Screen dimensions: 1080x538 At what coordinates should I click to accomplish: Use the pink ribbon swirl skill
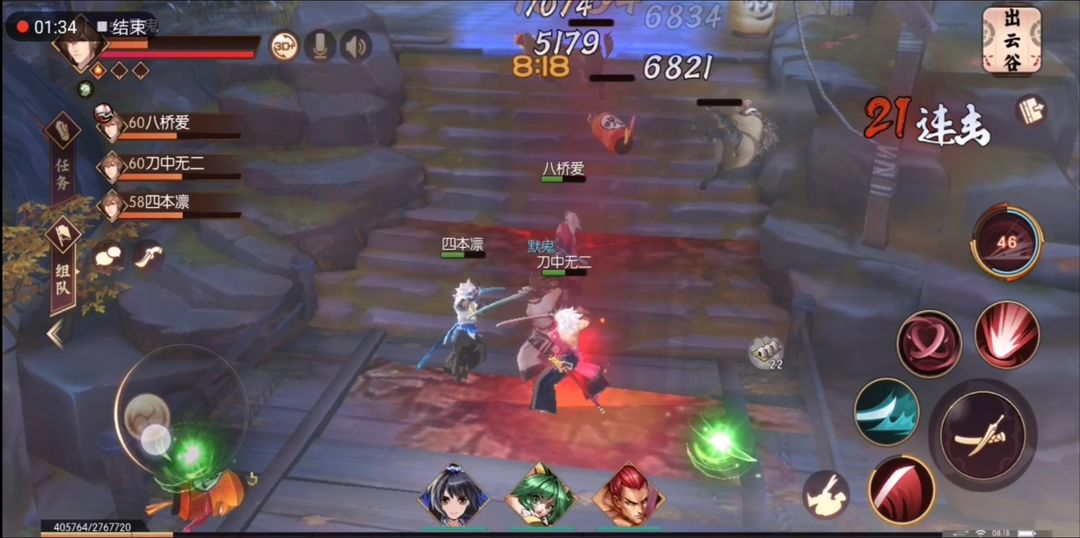(x=929, y=344)
